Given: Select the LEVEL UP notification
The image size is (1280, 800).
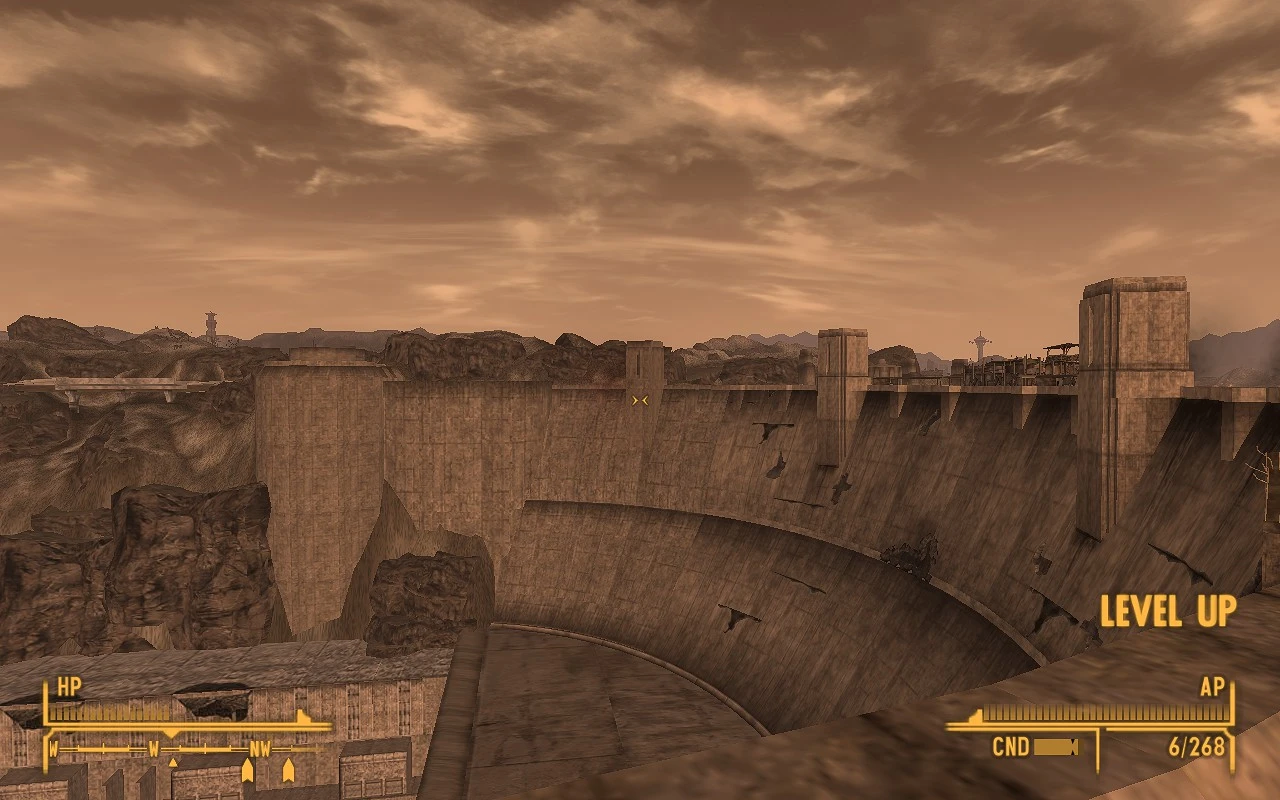Looking at the screenshot, I should pos(1167,611).
